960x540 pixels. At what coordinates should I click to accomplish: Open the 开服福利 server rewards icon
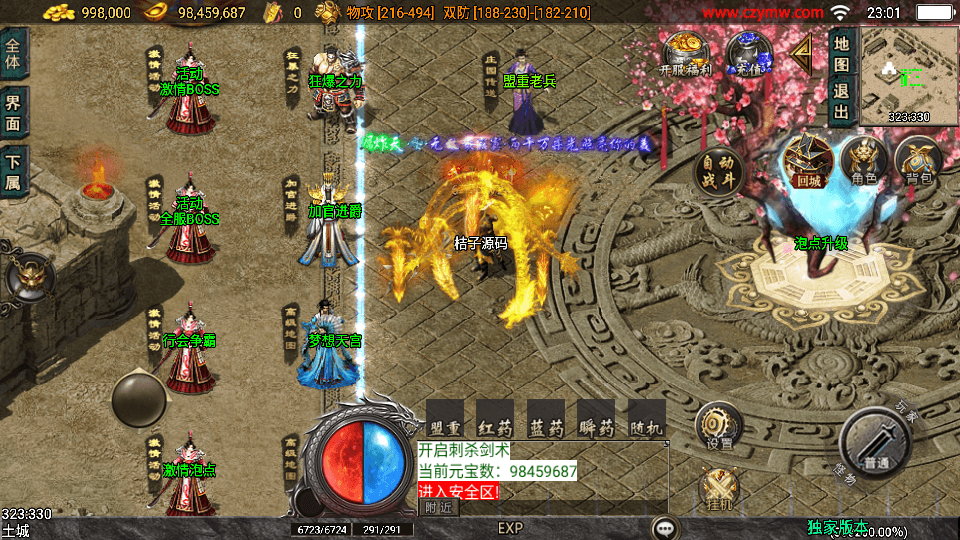[687, 54]
